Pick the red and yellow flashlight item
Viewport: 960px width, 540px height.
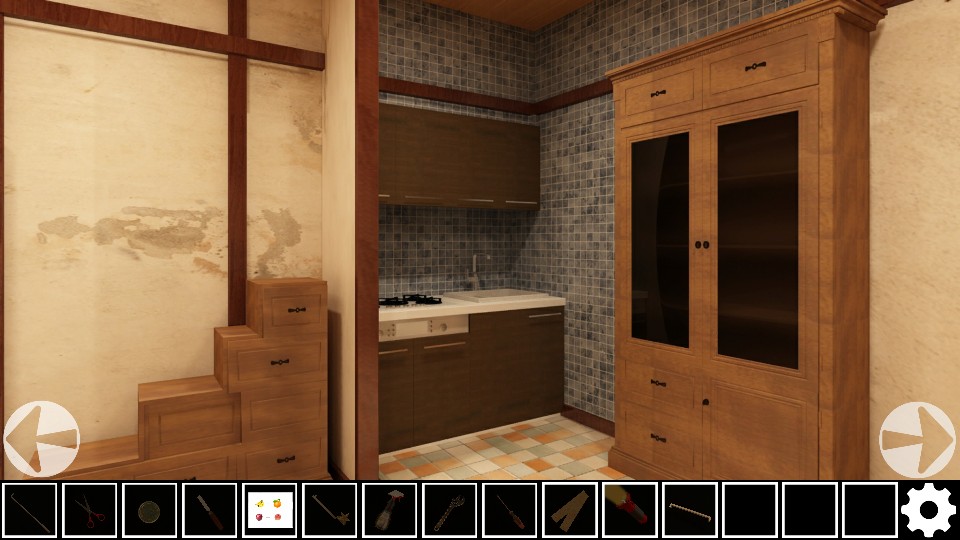tap(630, 510)
